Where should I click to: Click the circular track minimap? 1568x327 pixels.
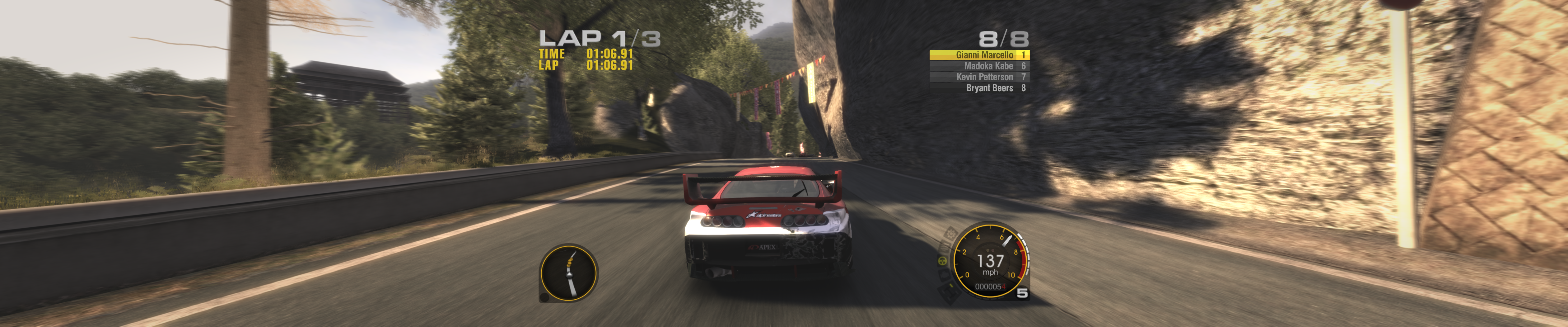click(x=568, y=273)
